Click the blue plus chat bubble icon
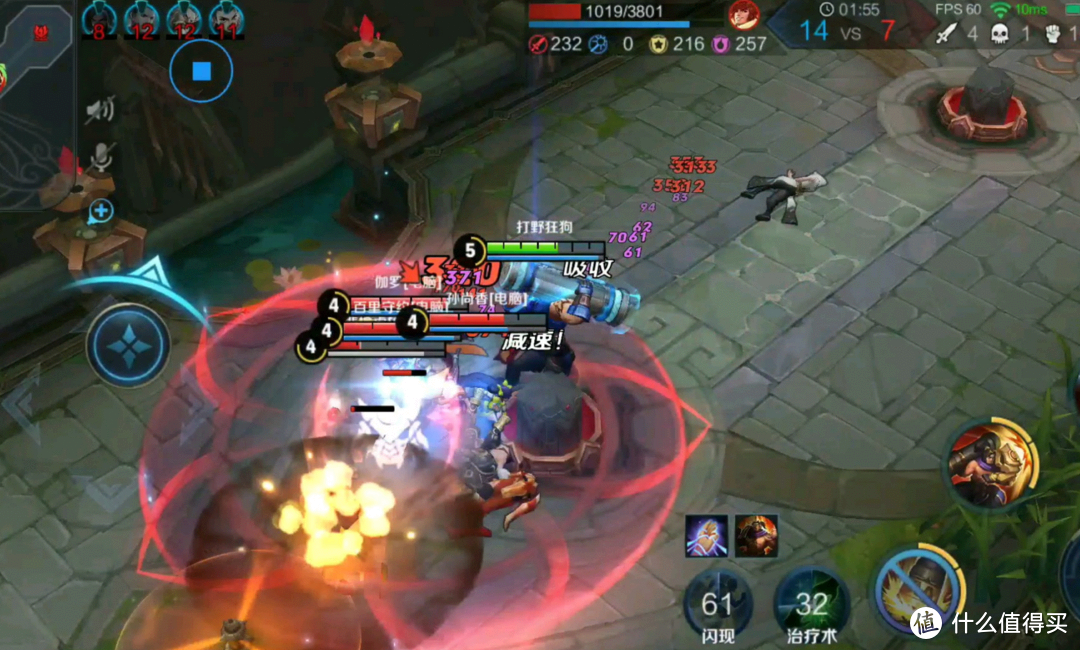The width and height of the screenshot is (1080, 650). click(101, 211)
